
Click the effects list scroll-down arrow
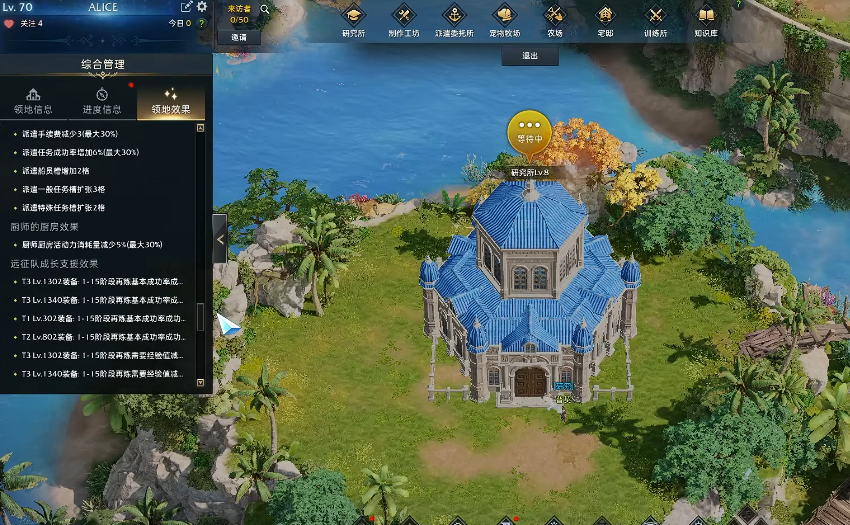(201, 382)
